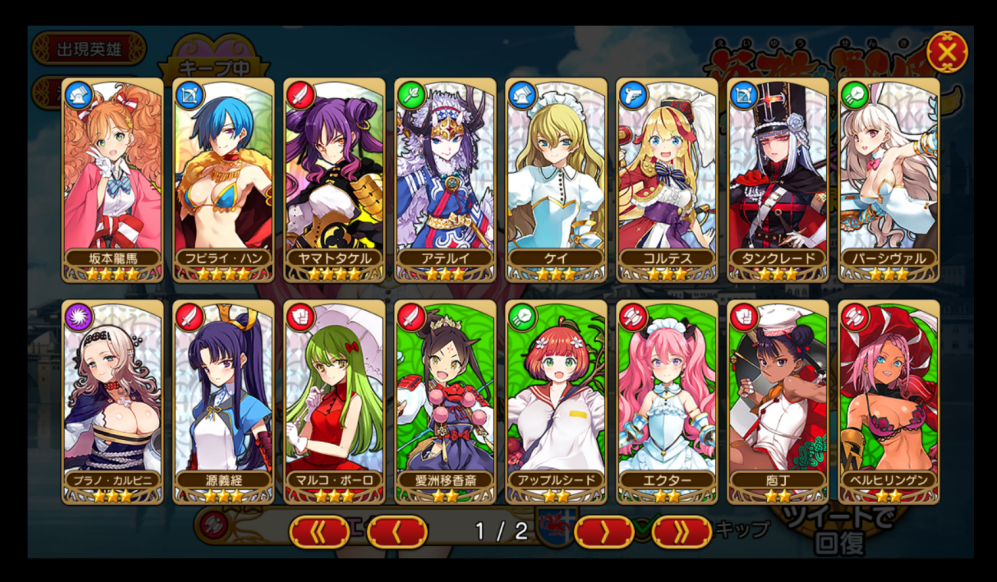The width and height of the screenshot is (997, 582).
Task: Jump to last page with double right arrow
Action: (681, 531)
